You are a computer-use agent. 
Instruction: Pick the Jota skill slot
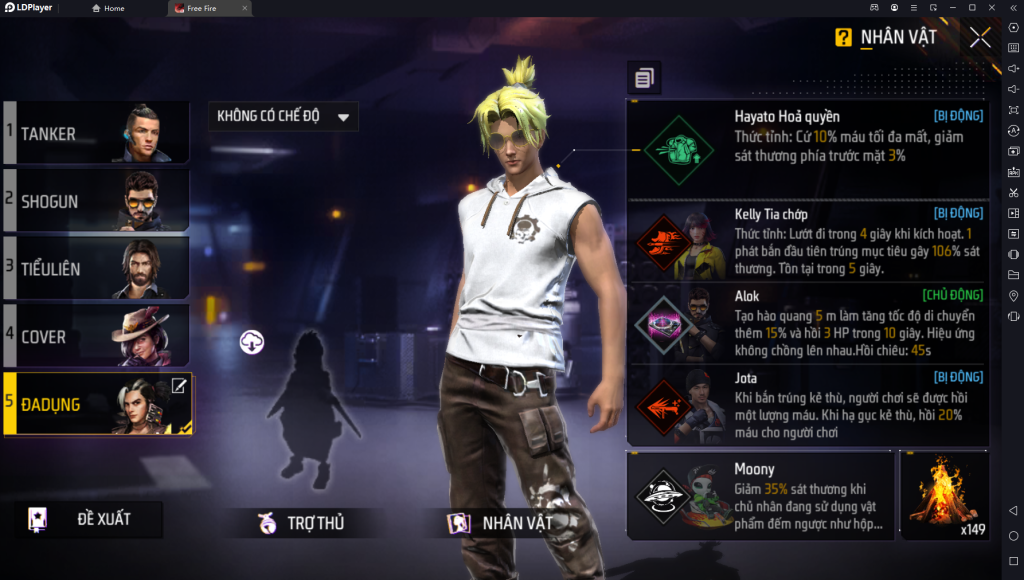click(x=806, y=405)
